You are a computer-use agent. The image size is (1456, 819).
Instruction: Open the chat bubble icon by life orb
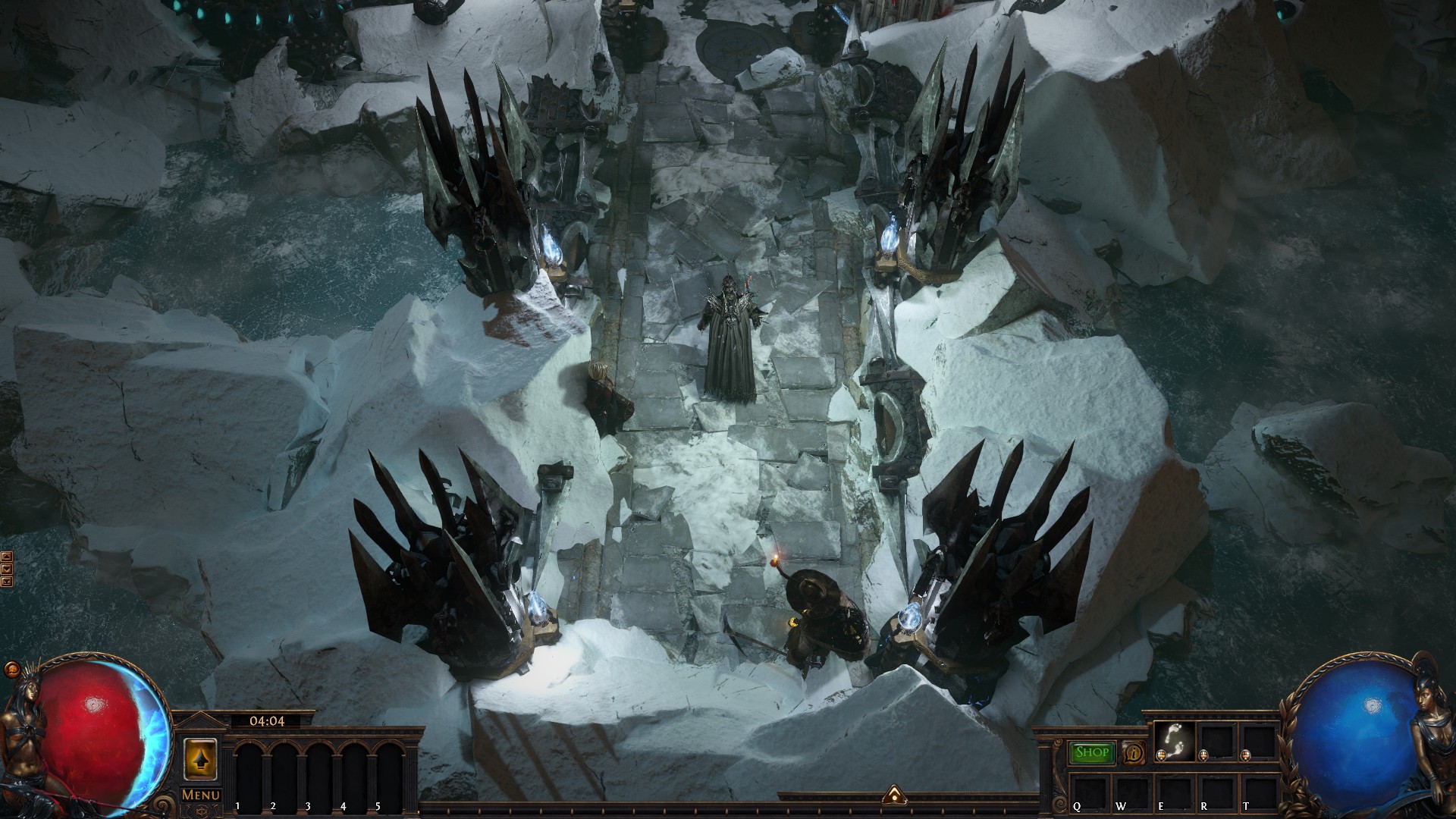click(x=12, y=670)
